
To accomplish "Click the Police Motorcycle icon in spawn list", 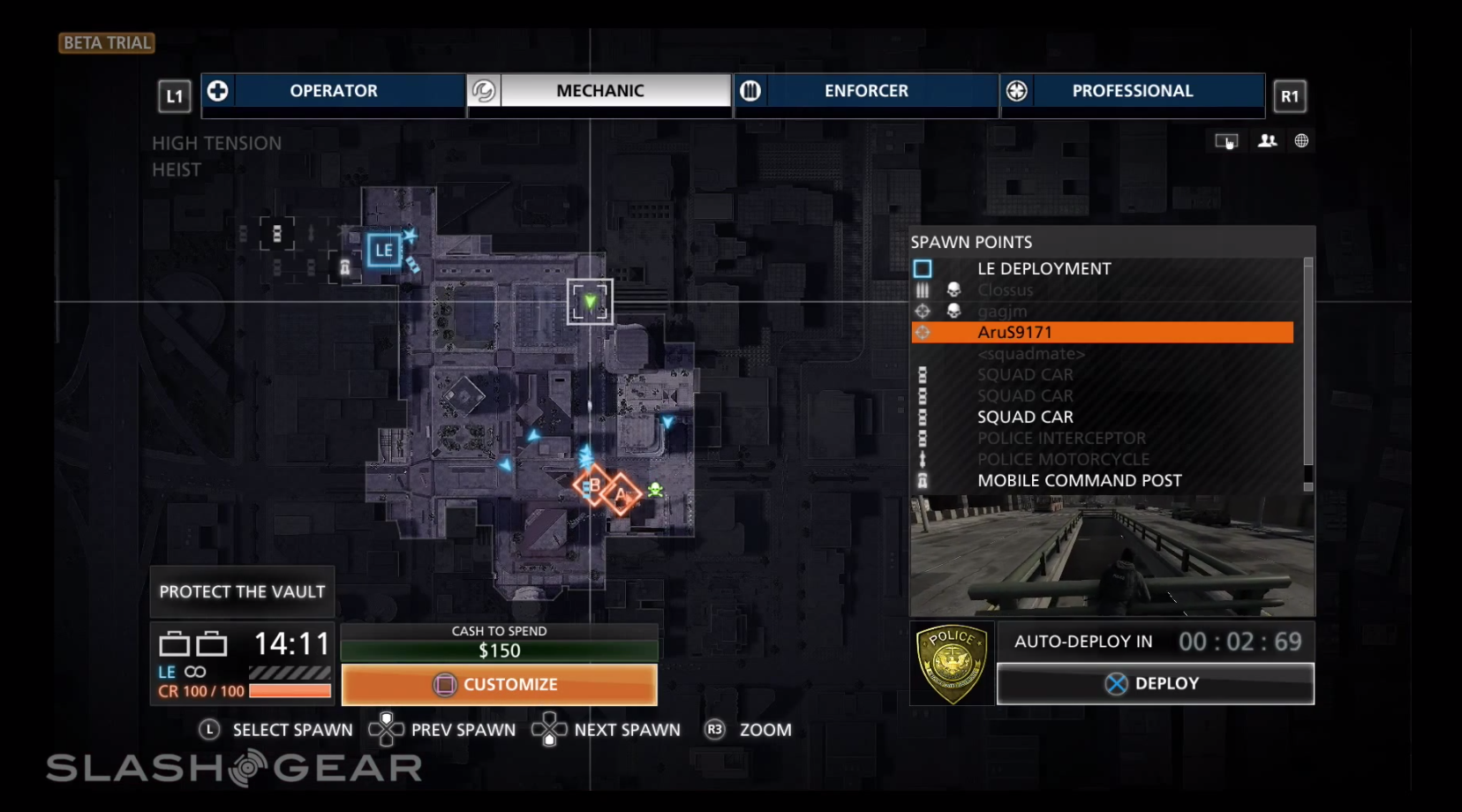I will click(x=923, y=459).
